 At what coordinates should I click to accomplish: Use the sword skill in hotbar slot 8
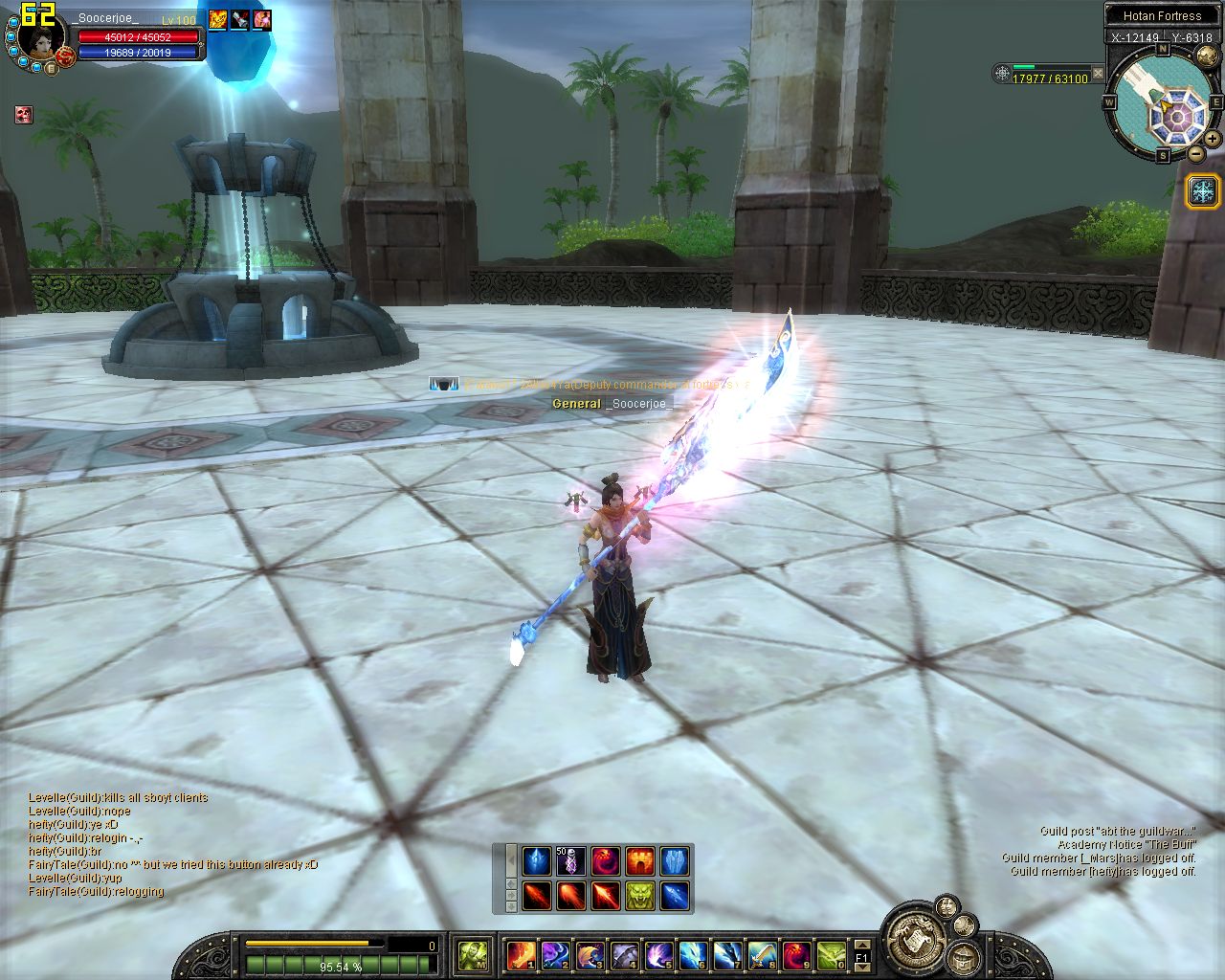click(x=762, y=953)
